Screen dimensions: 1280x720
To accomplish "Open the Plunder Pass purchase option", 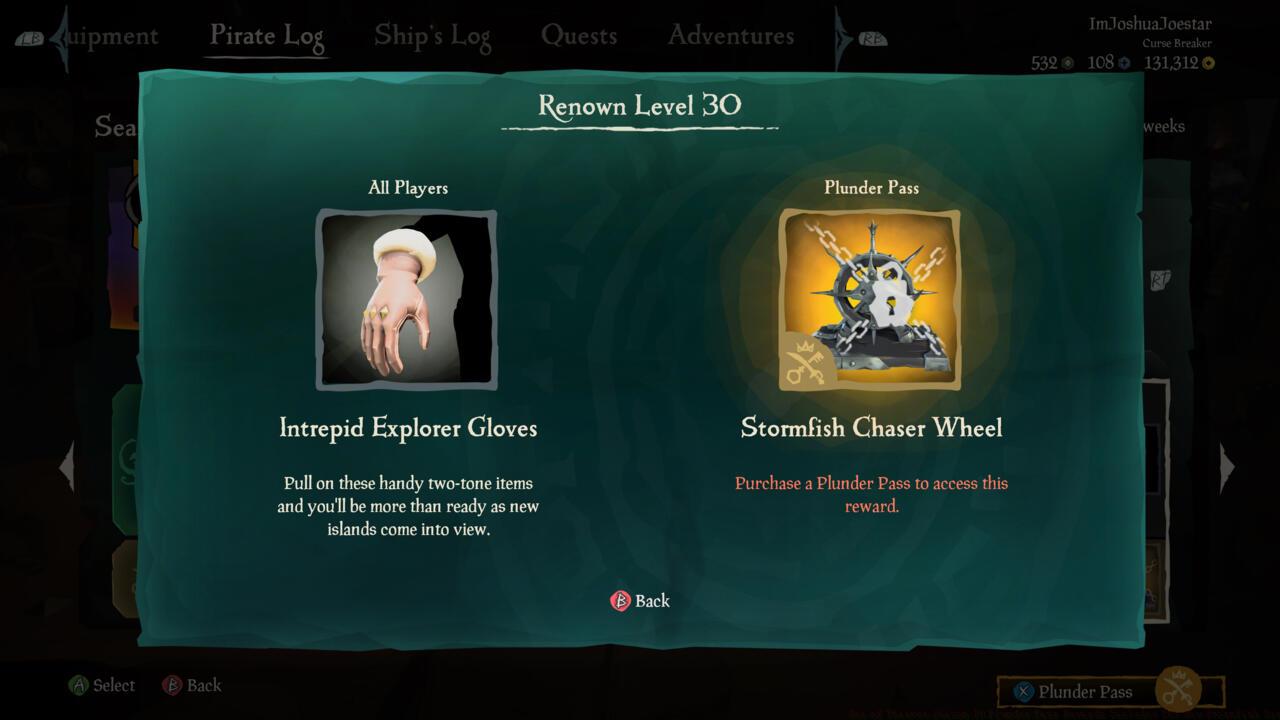I will point(1086,691).
